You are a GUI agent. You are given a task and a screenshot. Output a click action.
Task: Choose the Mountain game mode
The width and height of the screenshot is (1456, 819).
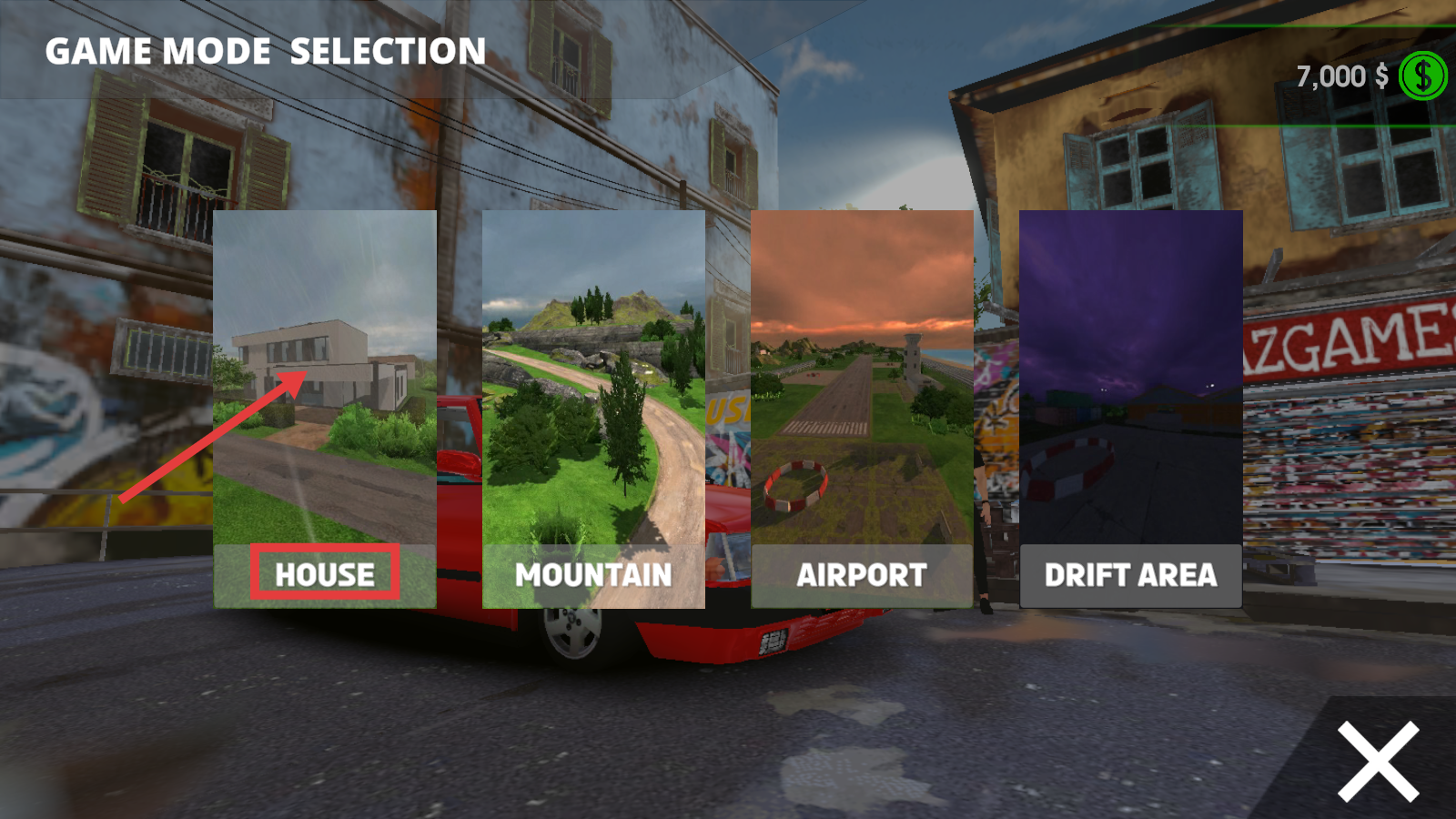tap(593, 409)
